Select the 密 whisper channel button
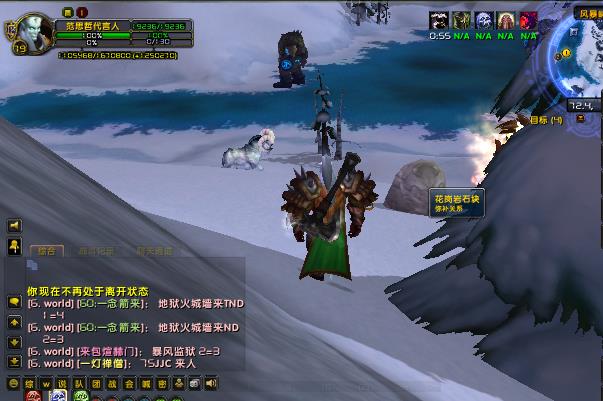This screenshot has height=401, width=603. click(162, 383)
